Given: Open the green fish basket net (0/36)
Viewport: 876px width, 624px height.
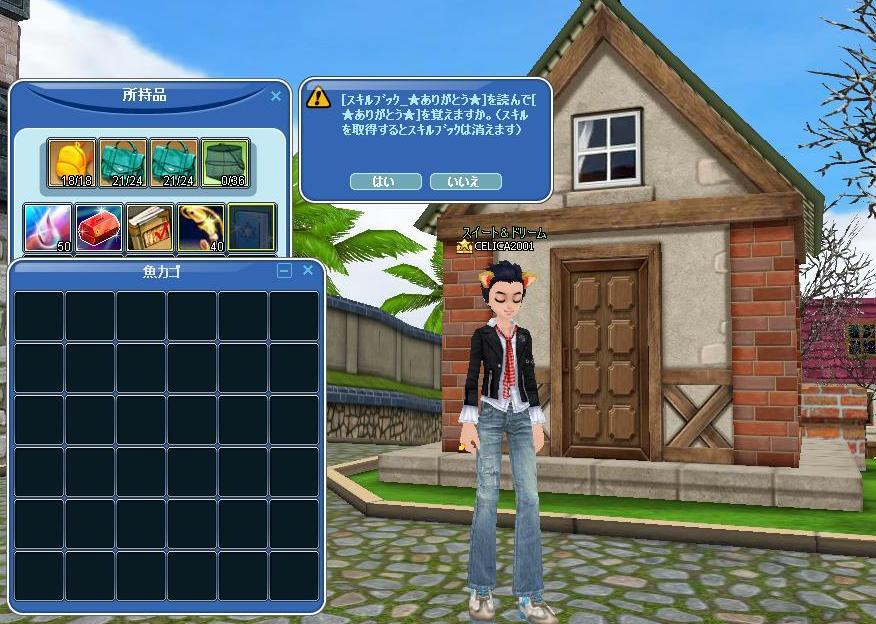Looking at the screenshot, I should pos(225,163).
